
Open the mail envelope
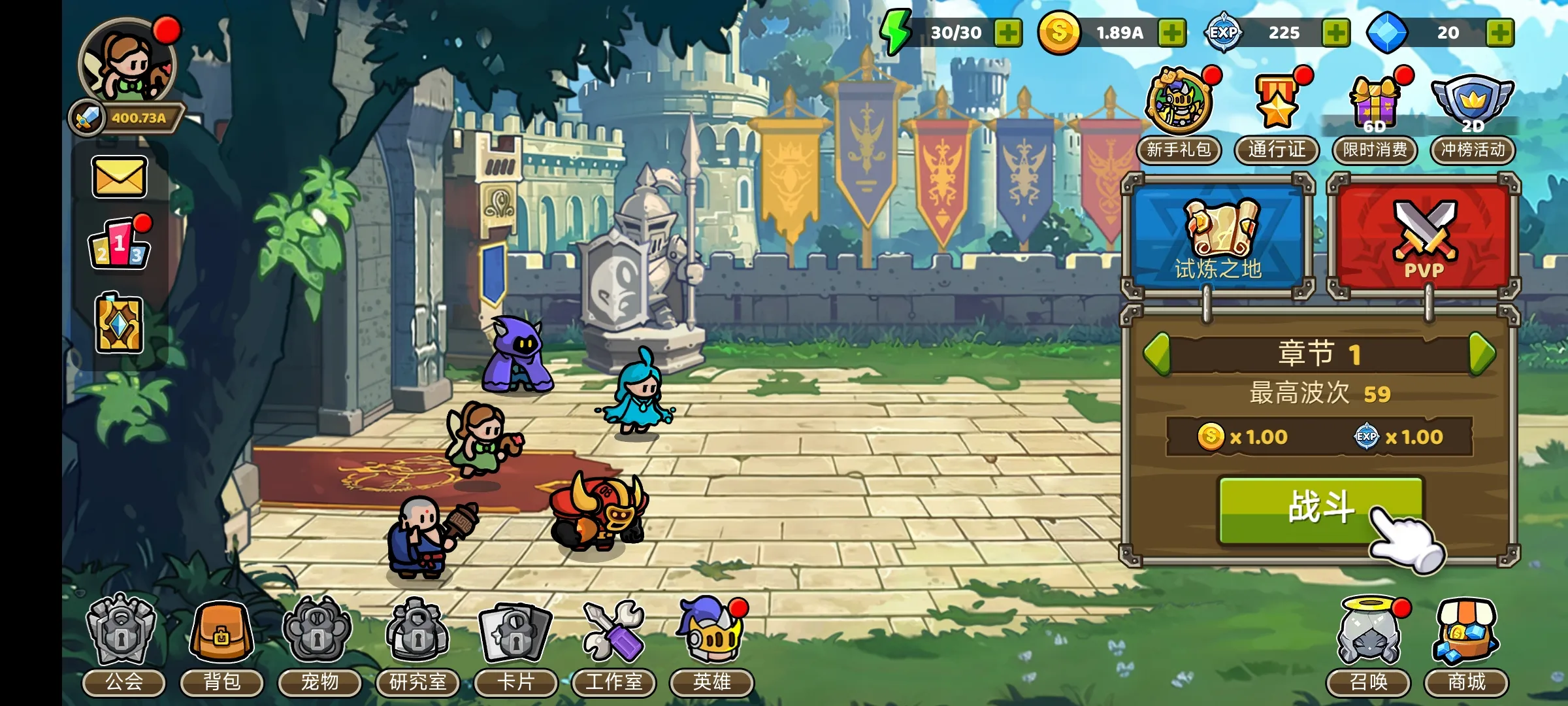119,177
